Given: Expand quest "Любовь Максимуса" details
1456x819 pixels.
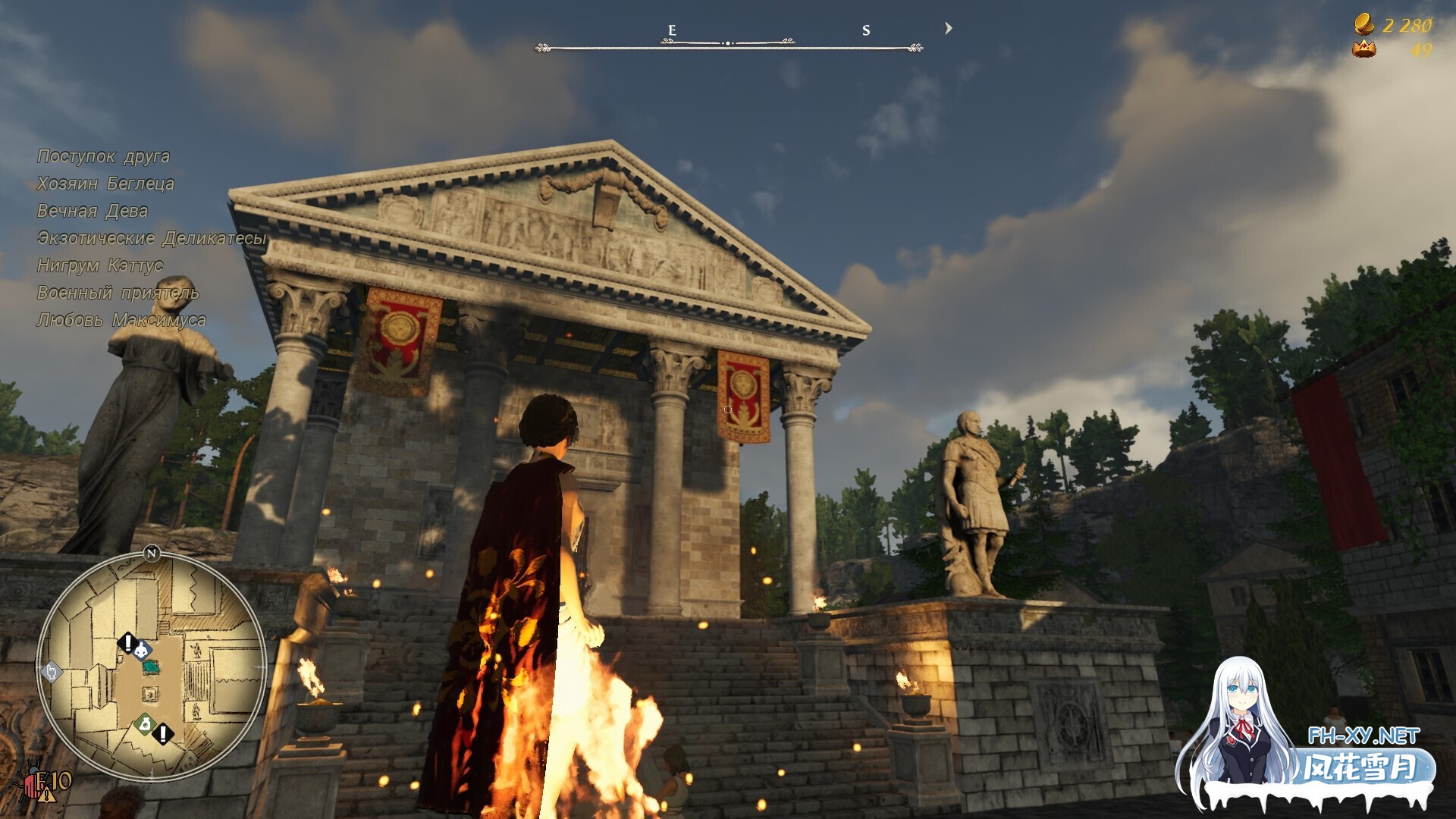Looking at the screenshot, I should pos(121,320).
